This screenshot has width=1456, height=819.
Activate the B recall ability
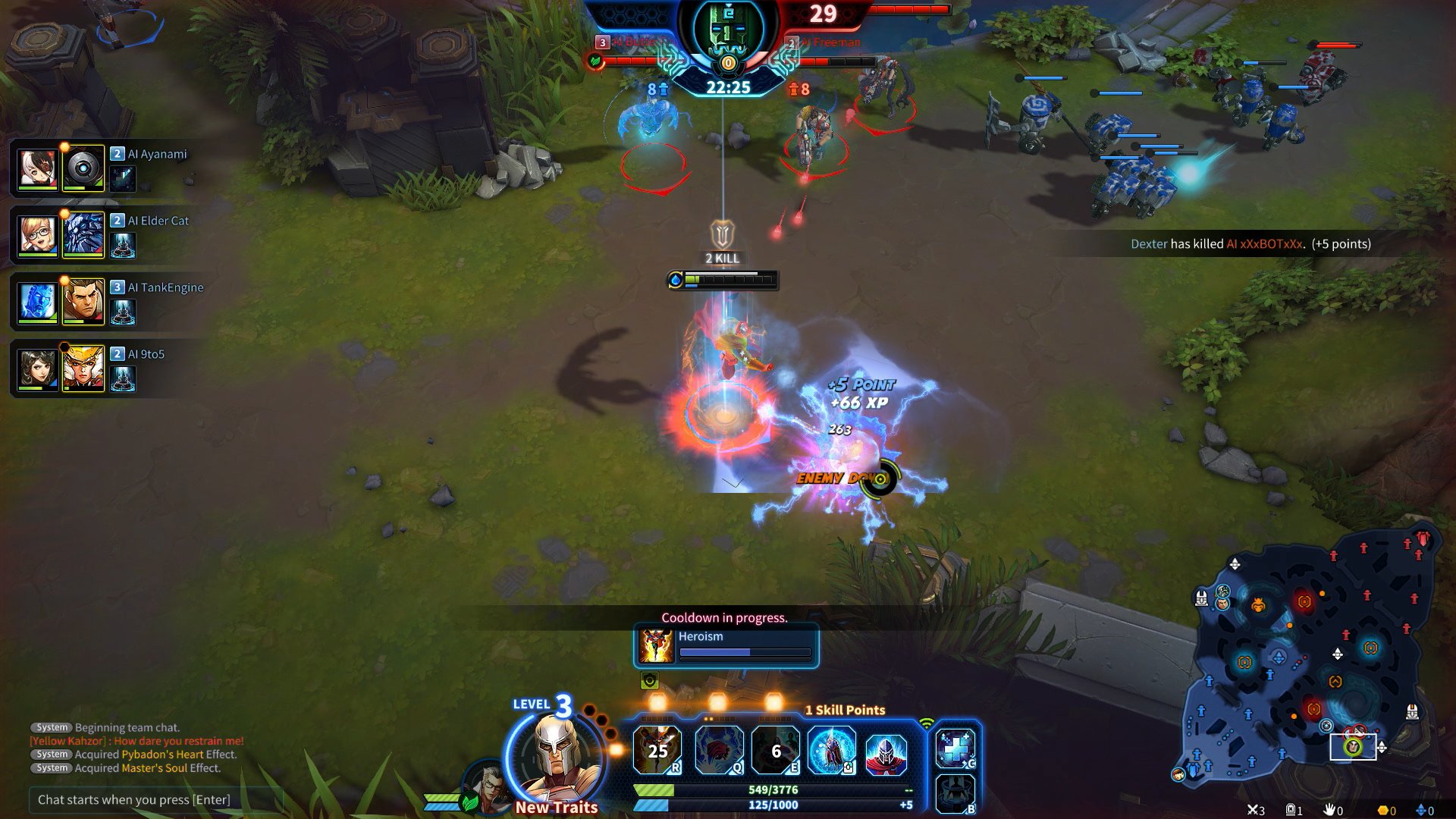pyautogui.click(x=955, y=793)
